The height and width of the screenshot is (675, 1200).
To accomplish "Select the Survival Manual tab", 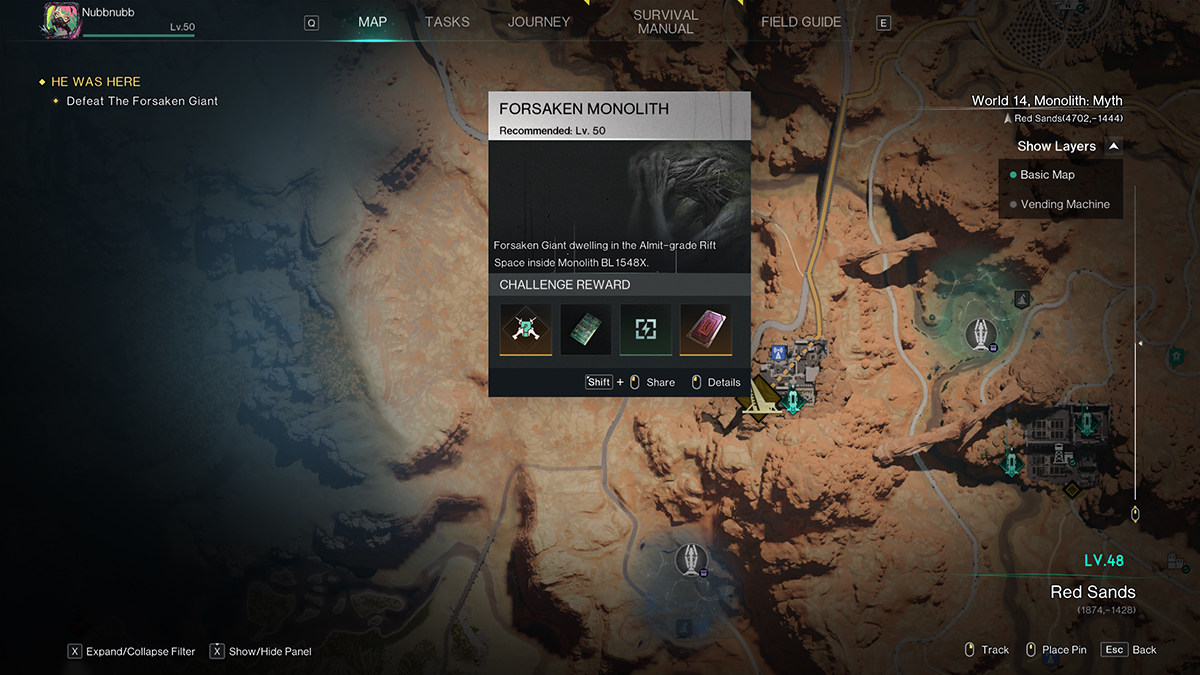I will click(665, 22).
